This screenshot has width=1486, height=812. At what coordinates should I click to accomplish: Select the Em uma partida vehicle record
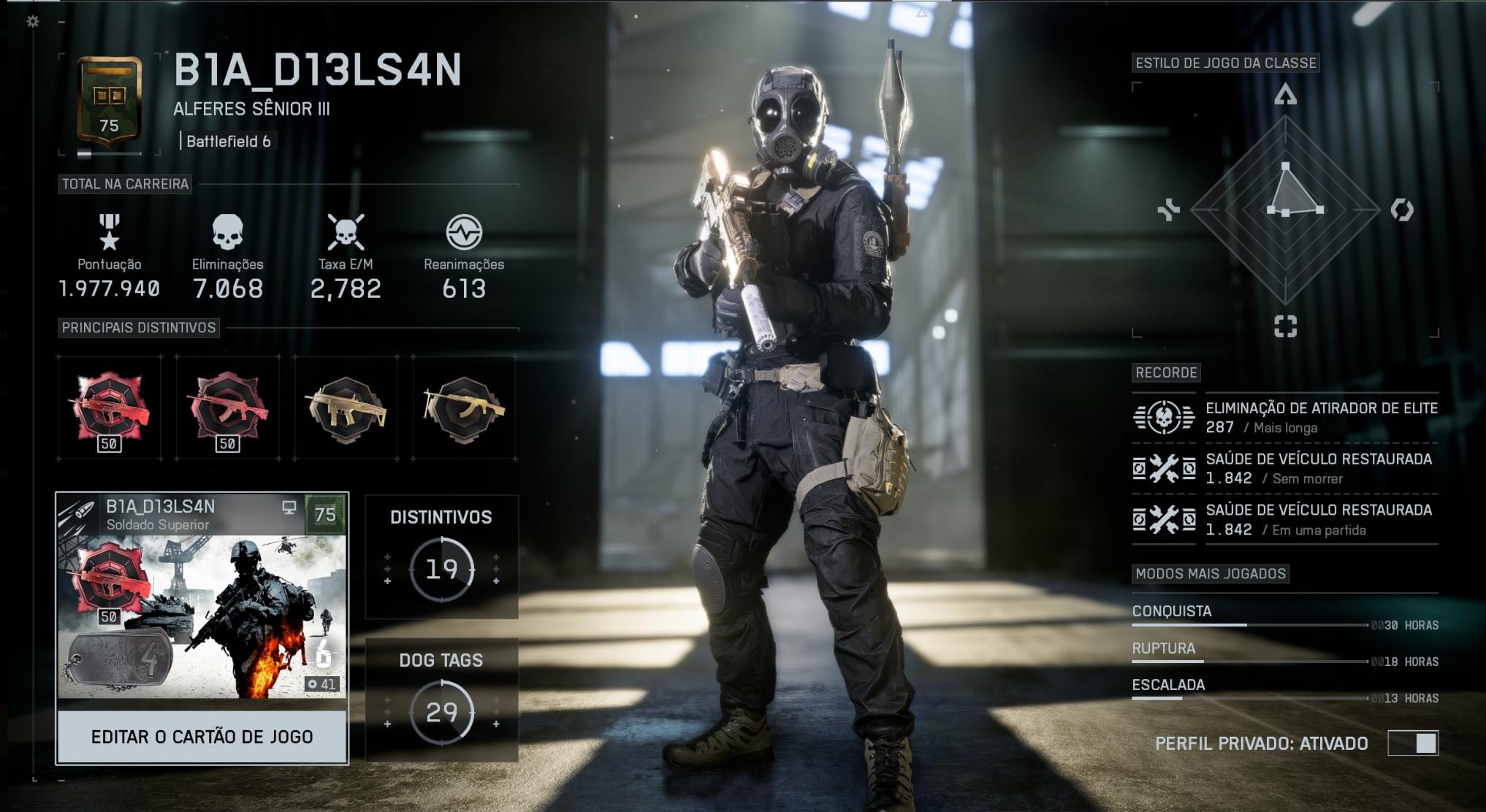click(x=1285, y=519)
